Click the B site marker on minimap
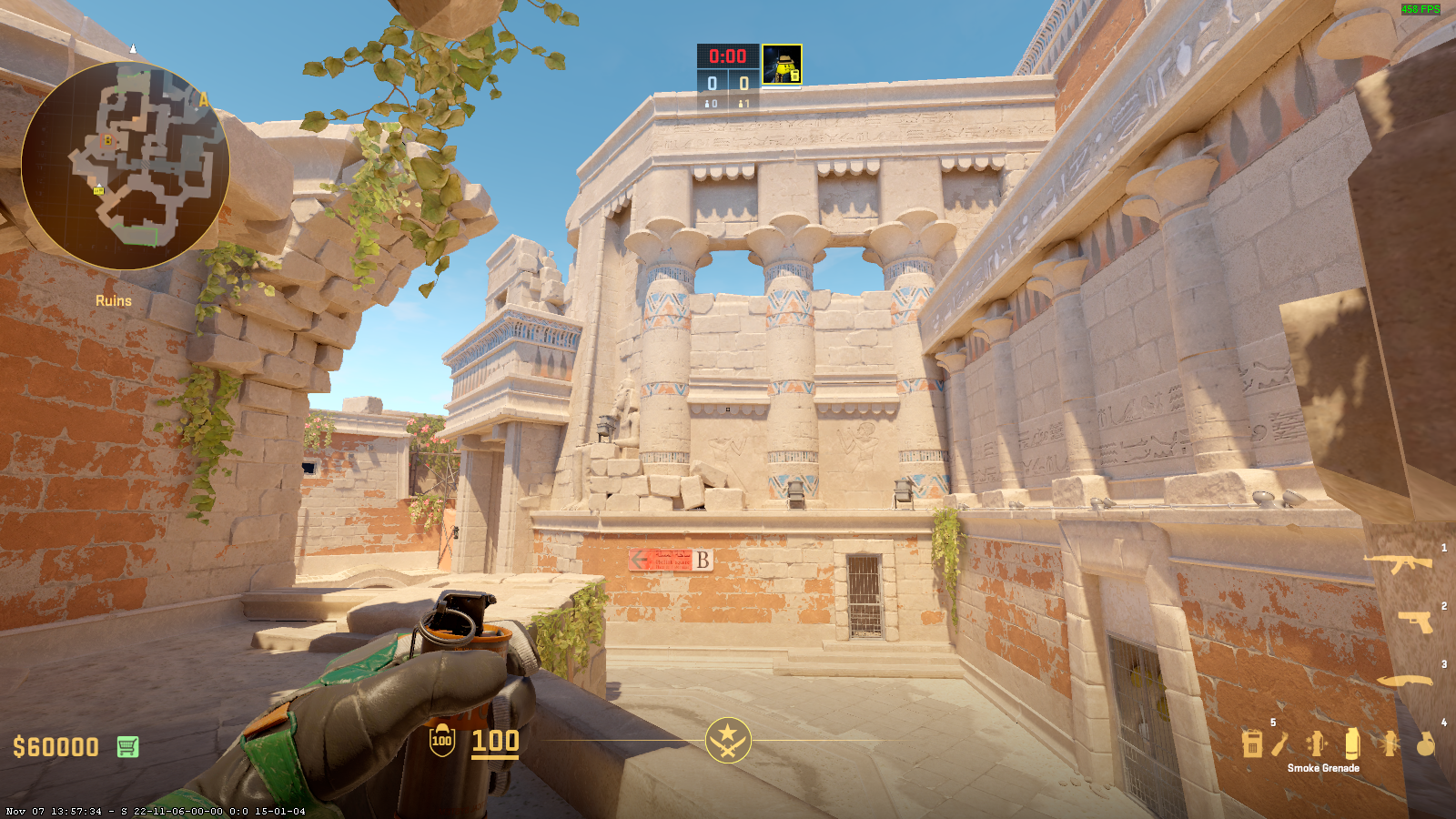This screenshot has width=1456, height=819. [107, 140]
